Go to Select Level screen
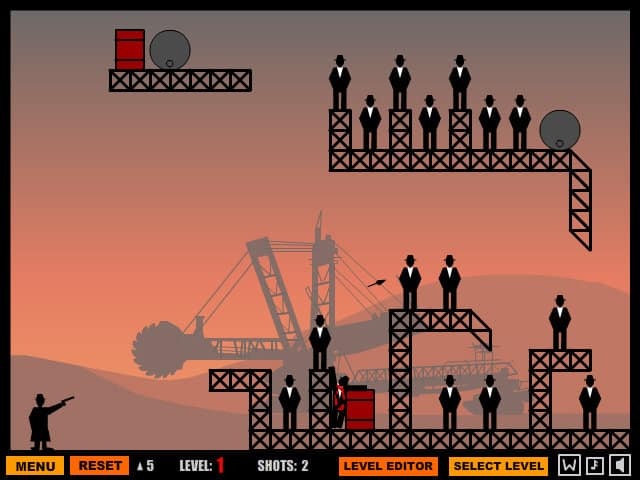 pyautogui.click(x=498, y=466)
